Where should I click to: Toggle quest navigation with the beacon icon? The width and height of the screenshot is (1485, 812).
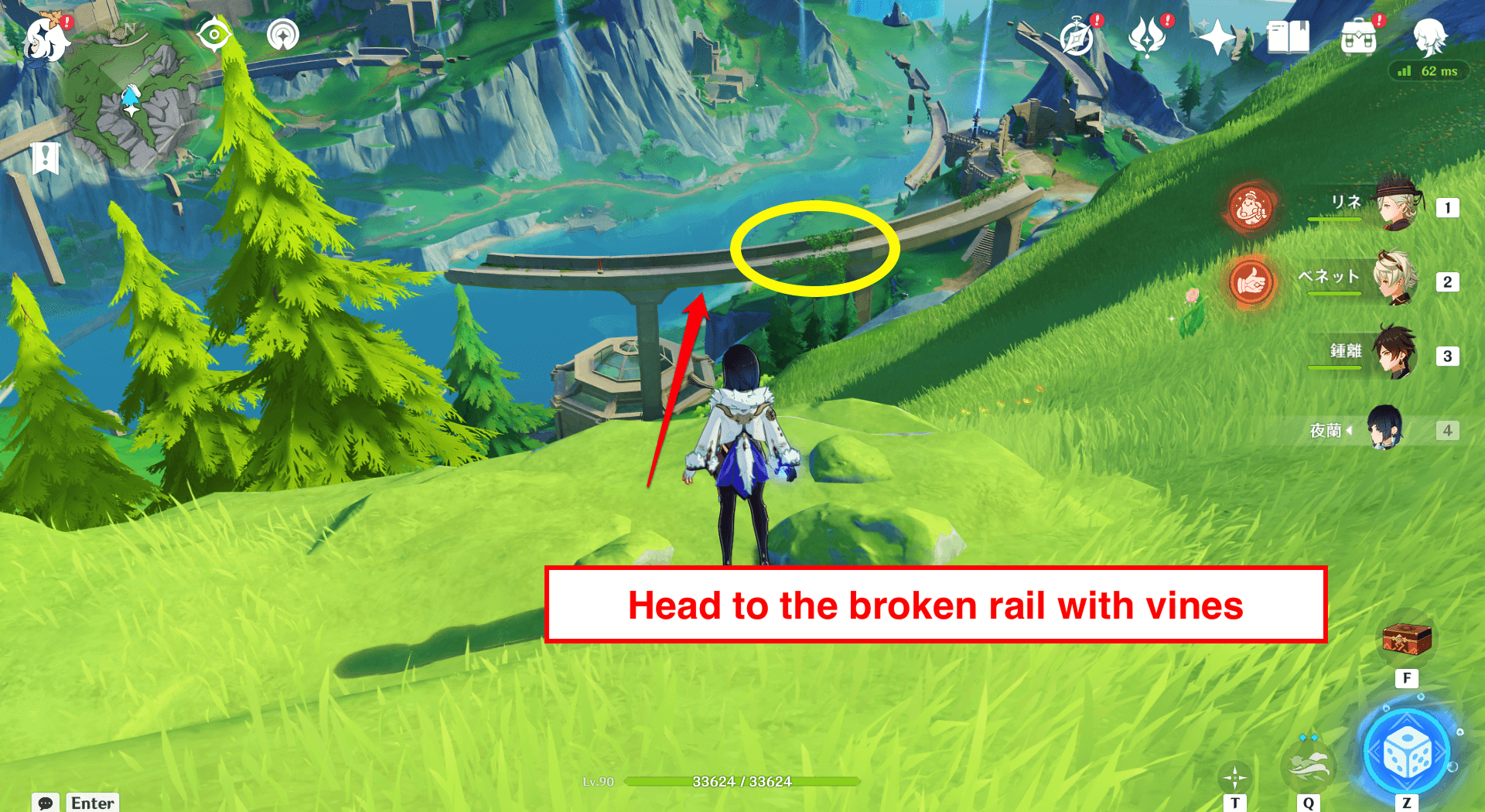point(282,35)
